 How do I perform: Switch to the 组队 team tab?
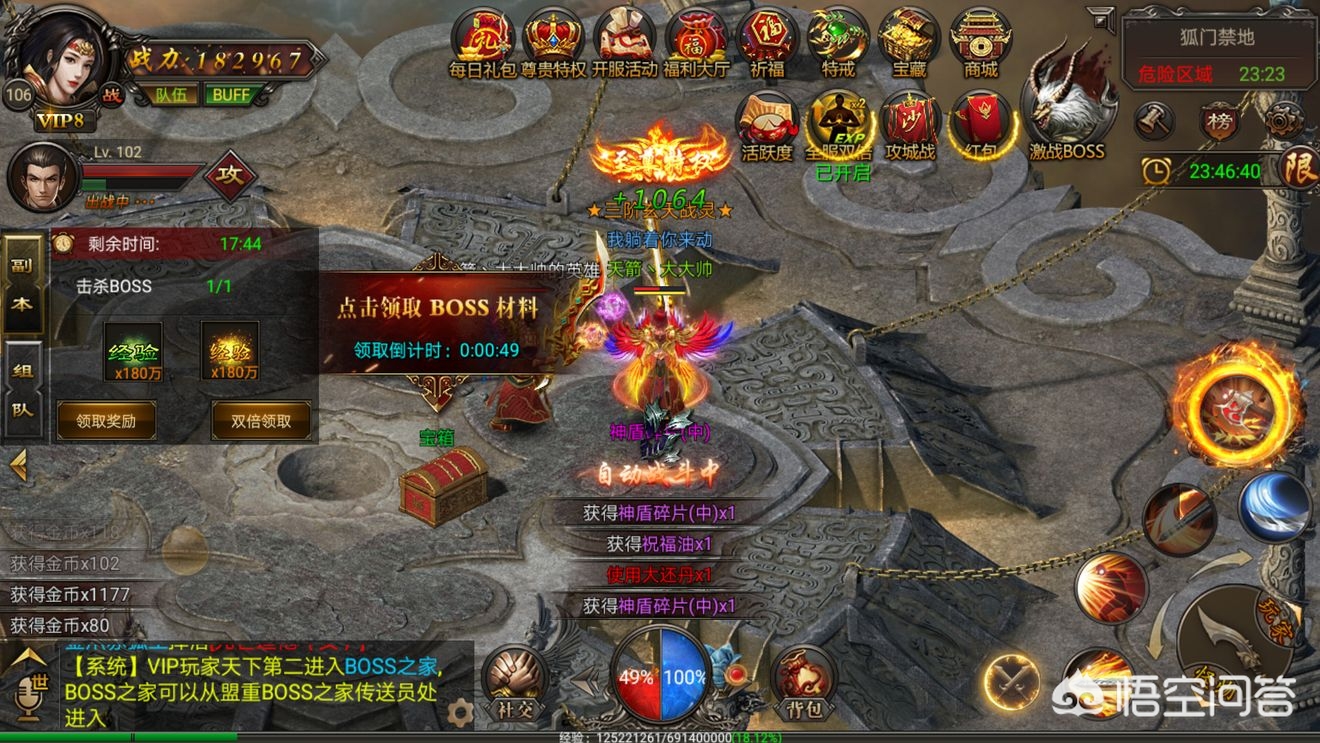point(22,390)
